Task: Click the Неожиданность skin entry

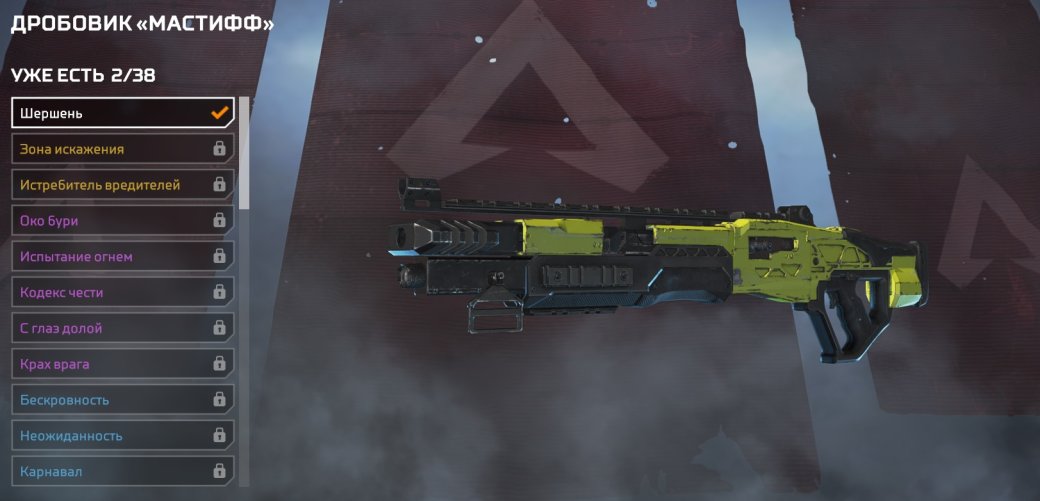Action: [x=122, y=436]
